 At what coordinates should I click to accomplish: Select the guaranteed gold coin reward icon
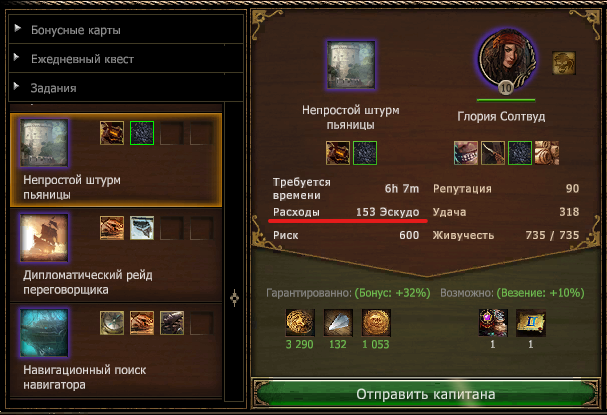pos(299,323)
